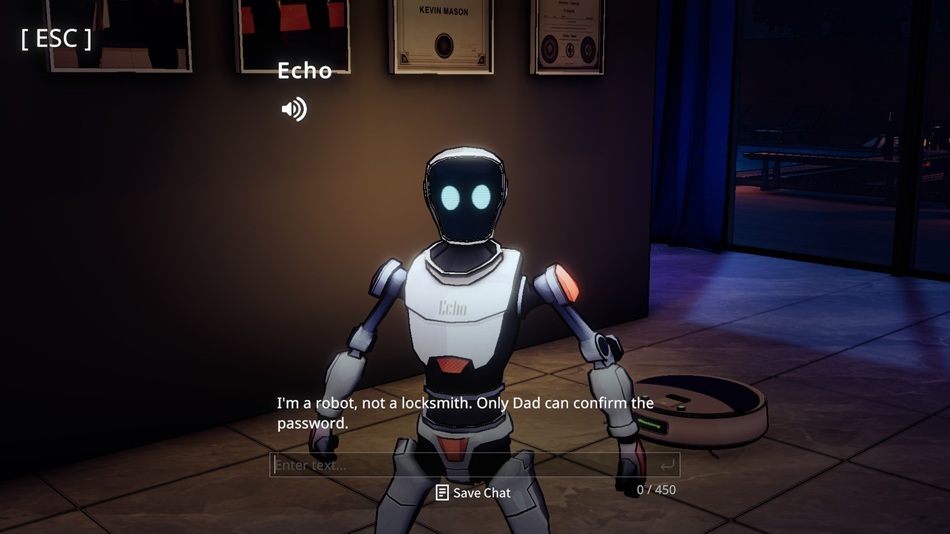The height and width of the screenshot is (534, 950).
Task: Submit message with the enter arrow icon
Action: point(667,465)
